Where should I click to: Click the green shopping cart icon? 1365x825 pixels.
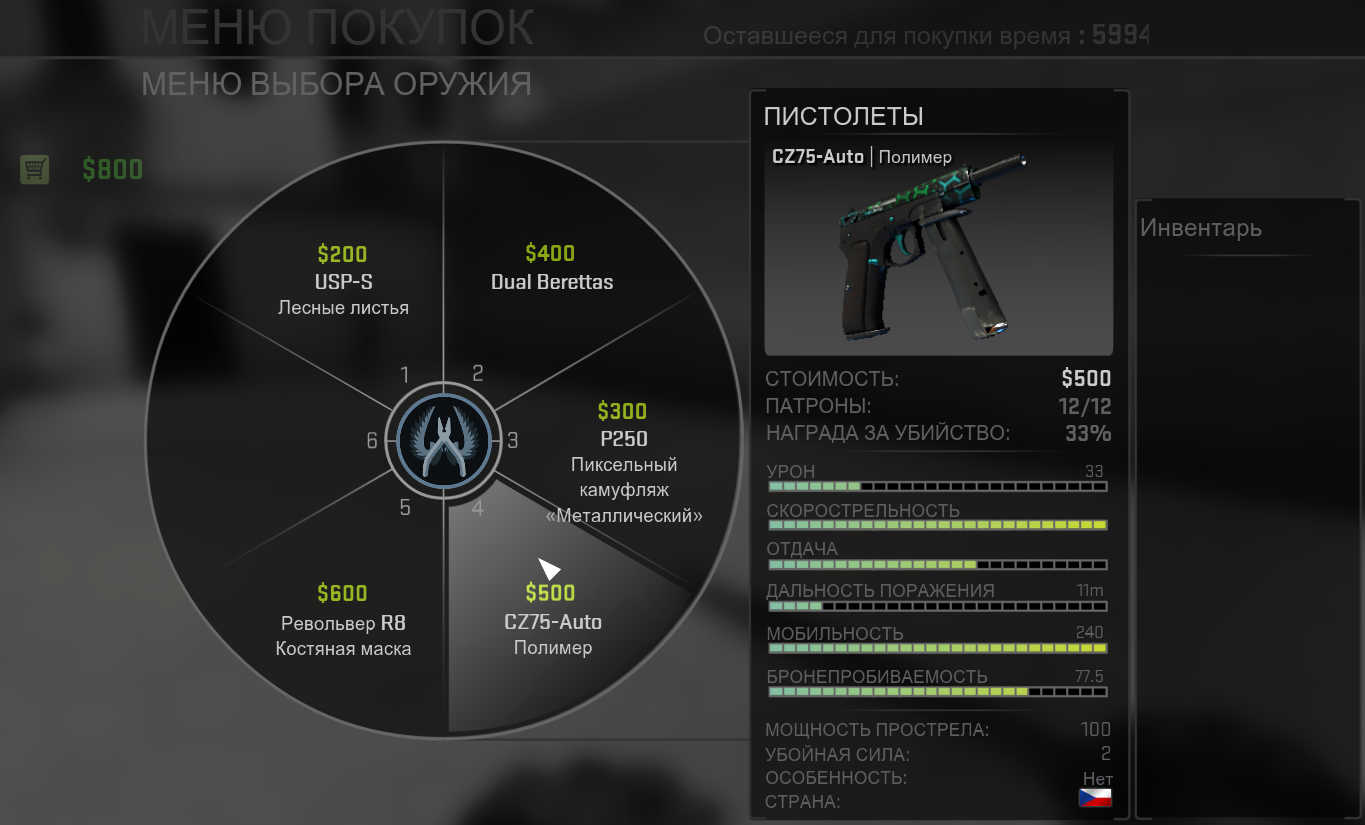35,169
